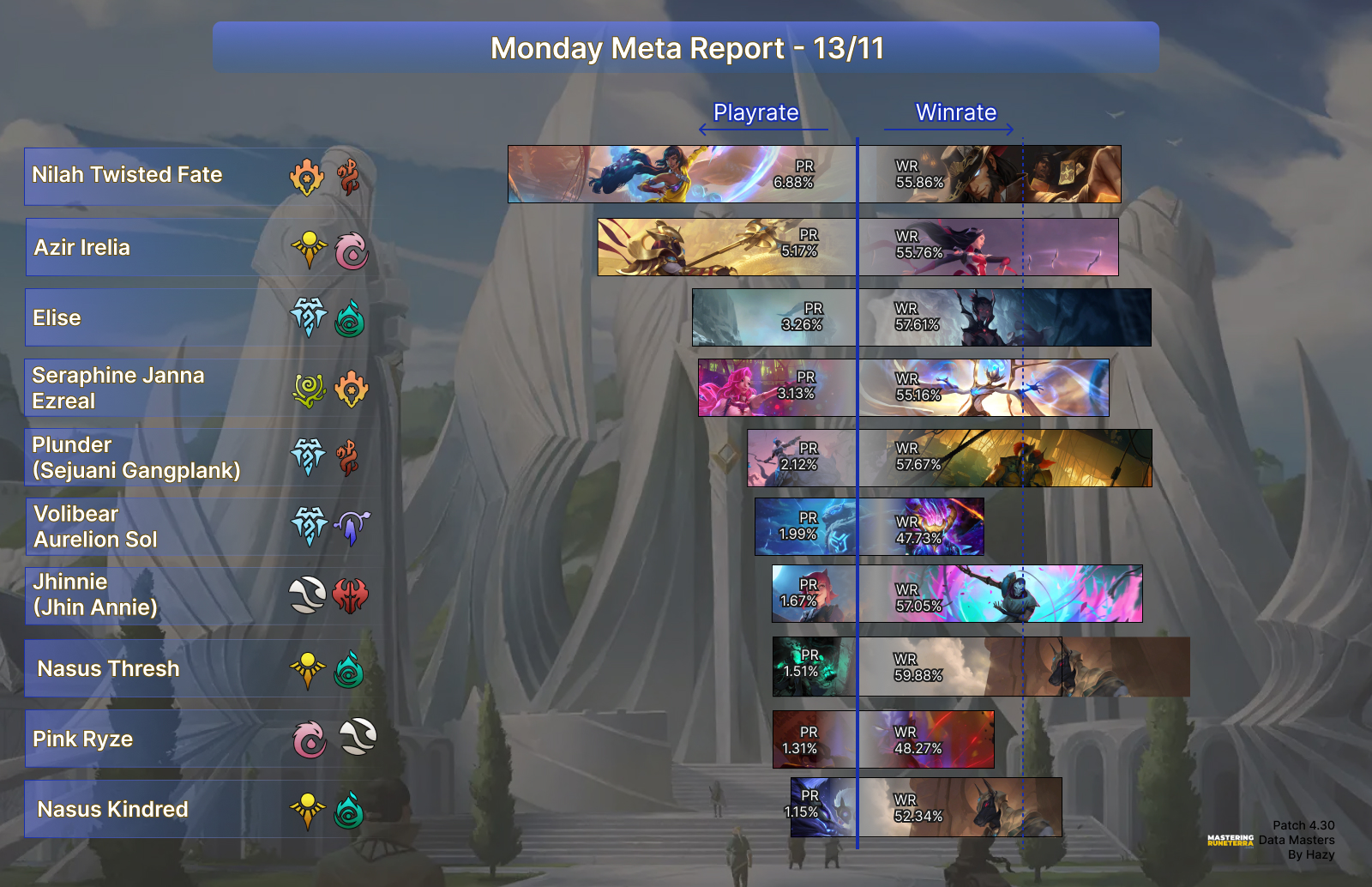Viewport: 1372px width, 887px height.
Task: Select the Nasus Thresh deck row
Action: point(199,668)
